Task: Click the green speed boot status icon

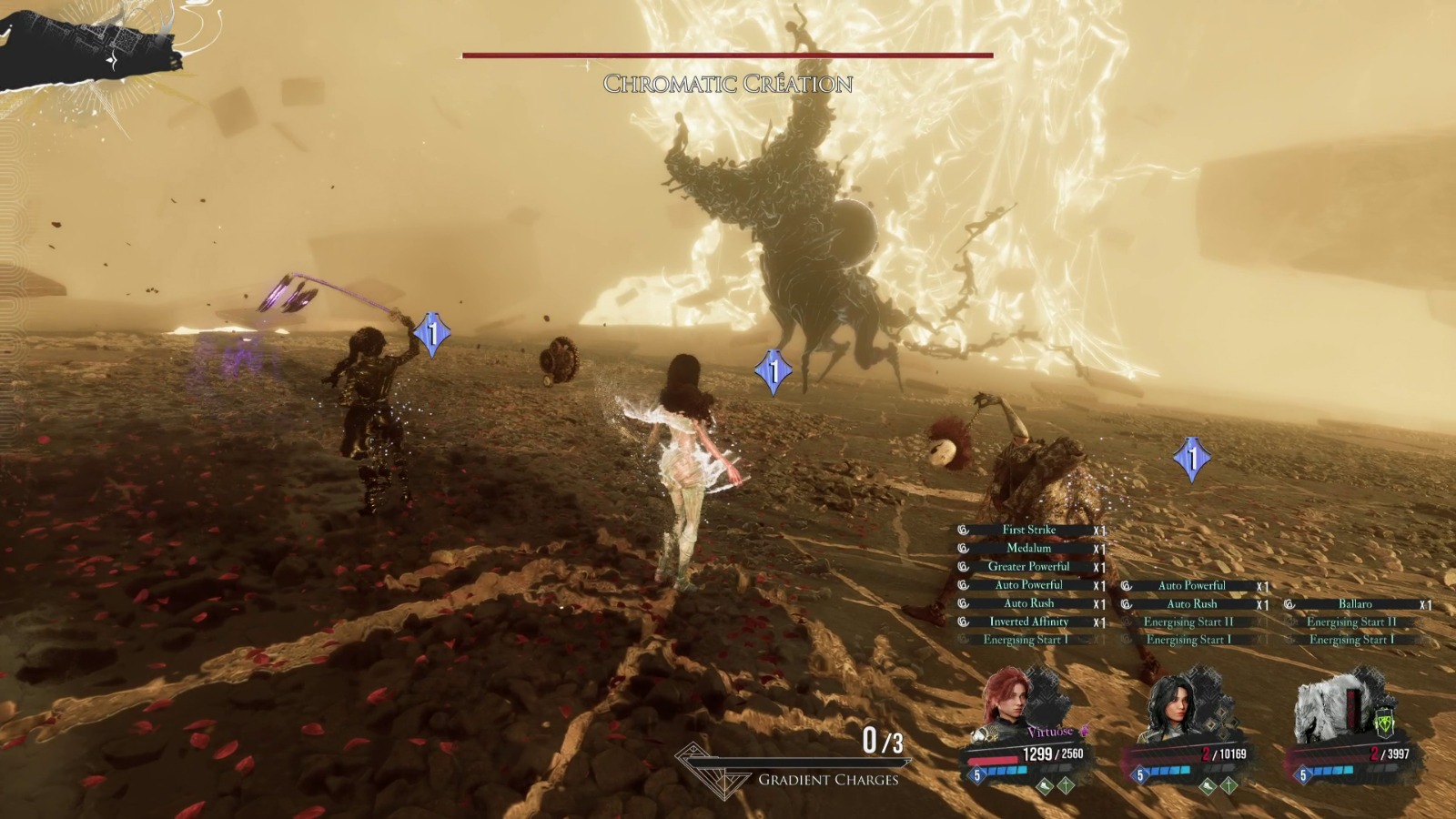Action: click(x=1045, y=786)
